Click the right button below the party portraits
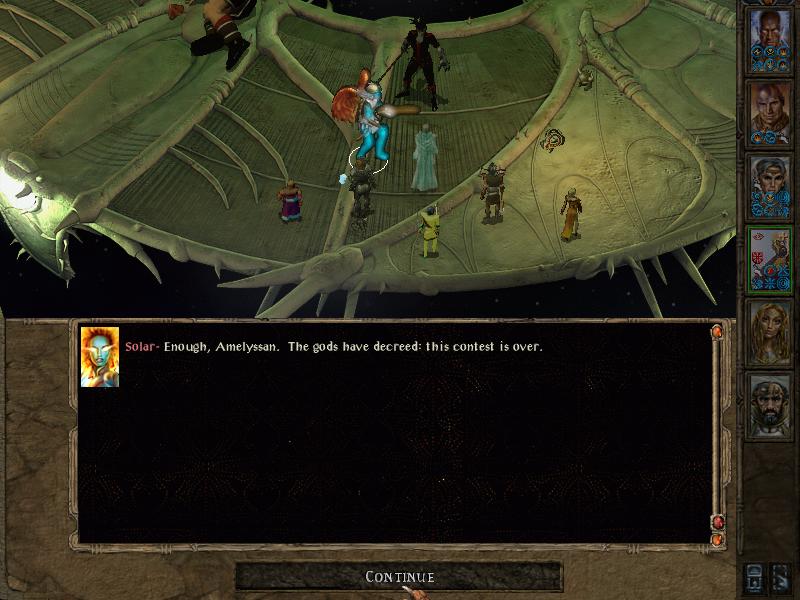800x600 pixels. (782, 577)
